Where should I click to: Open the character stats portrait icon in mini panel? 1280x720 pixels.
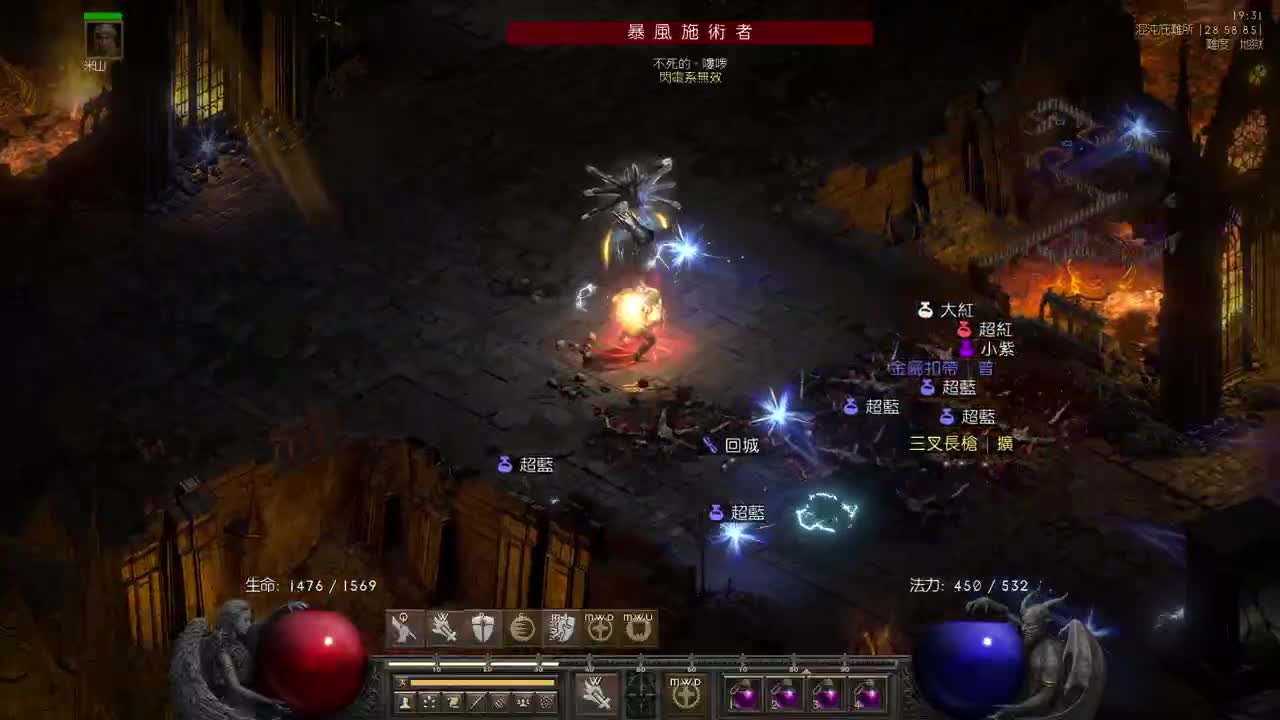(x=405, y=701)
